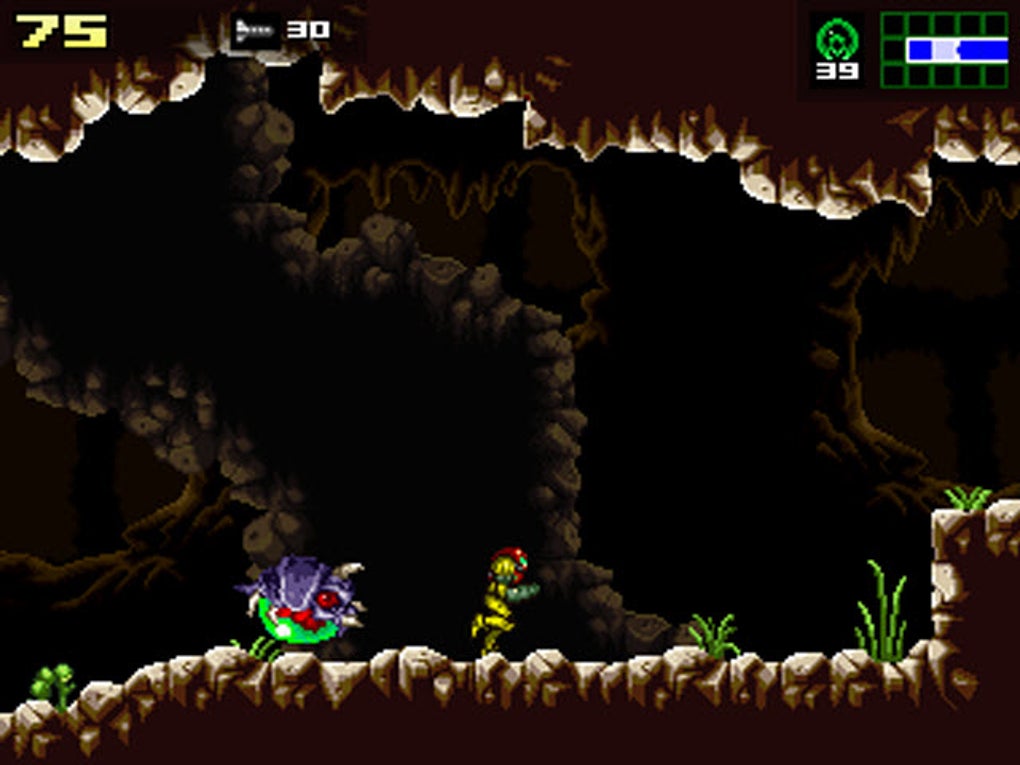Select the missile weapon icon
Viewport: 1020px width, 765px height.
click(256, 31)
